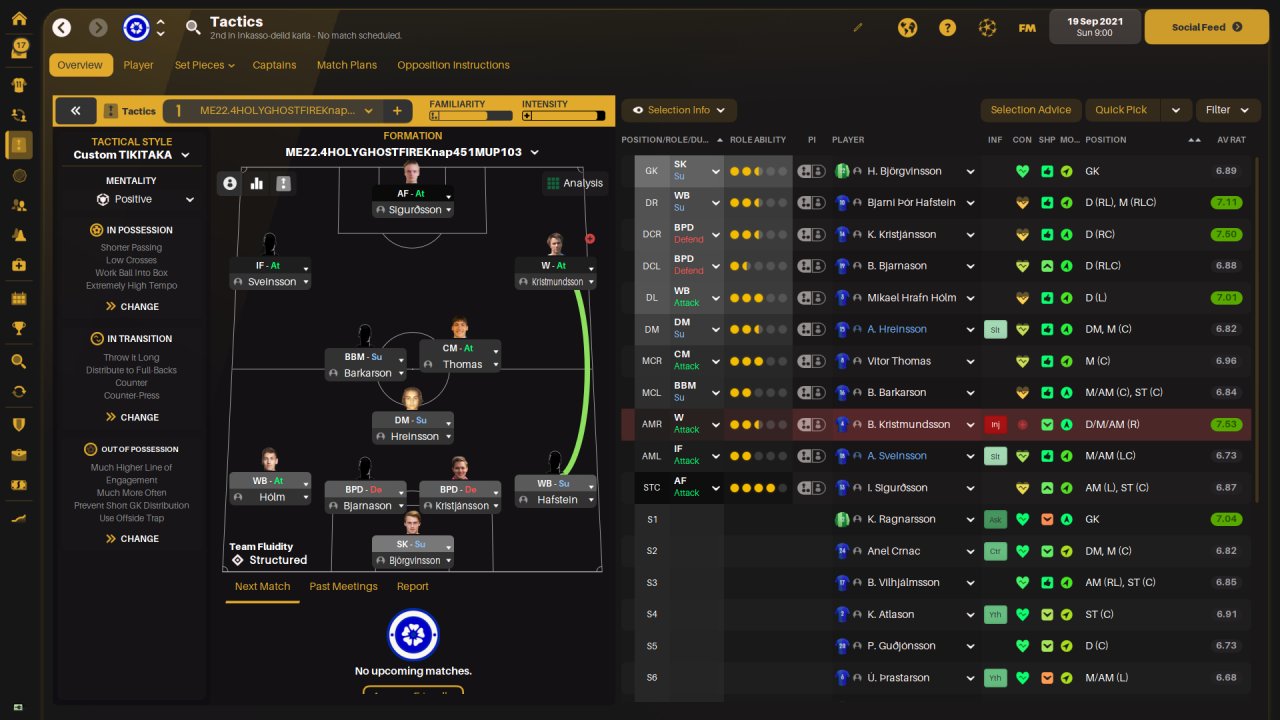Viewport: 1280px width, 720px height.
Task: Expand the Custom TIKITAKA tactical style dropdown
Action: click(x=131, y=155)
